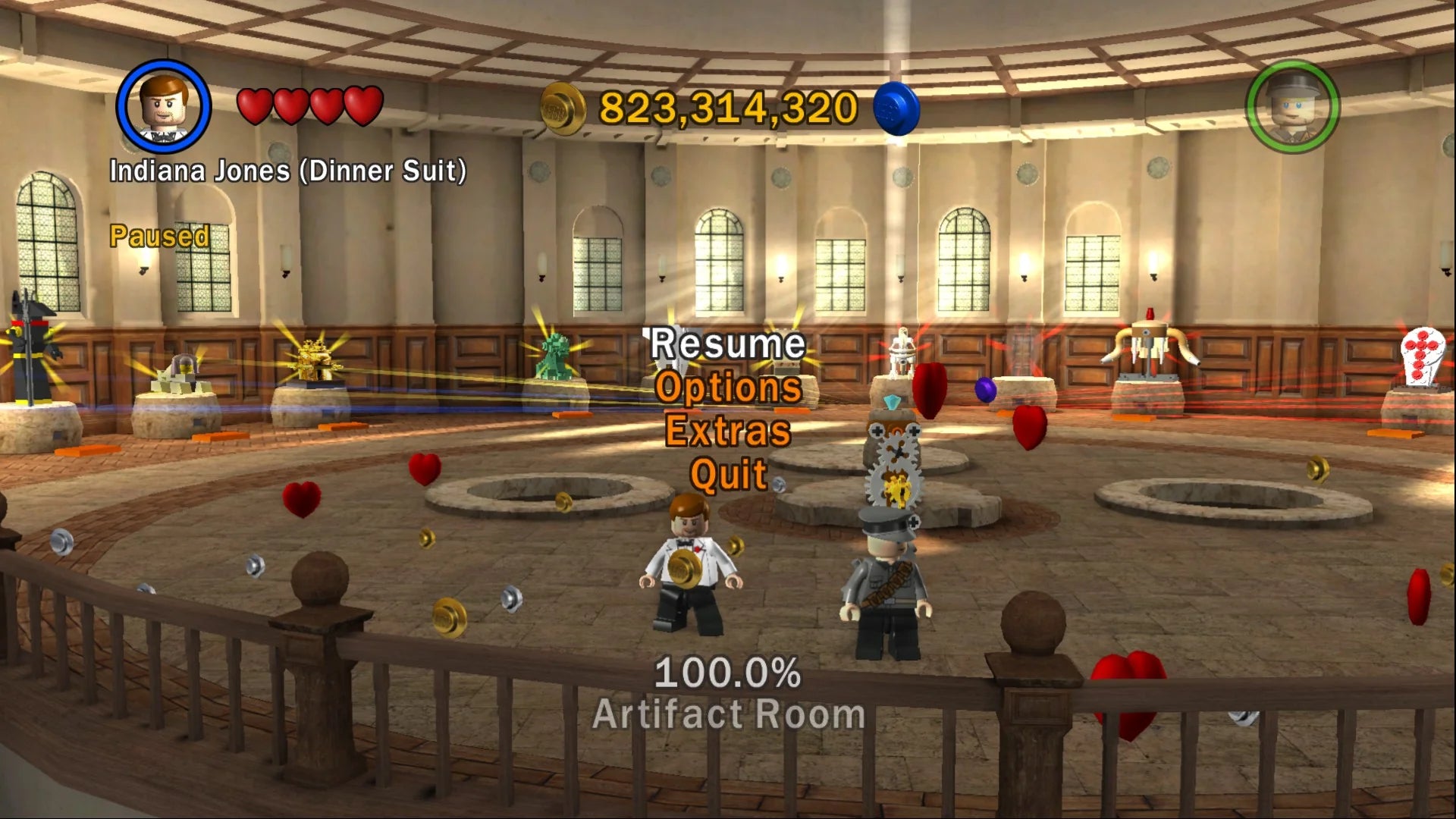The height and width of the screenshot is (819, 1456).
Task: Click the 823,314,320 stud counter
Action: 726,106
